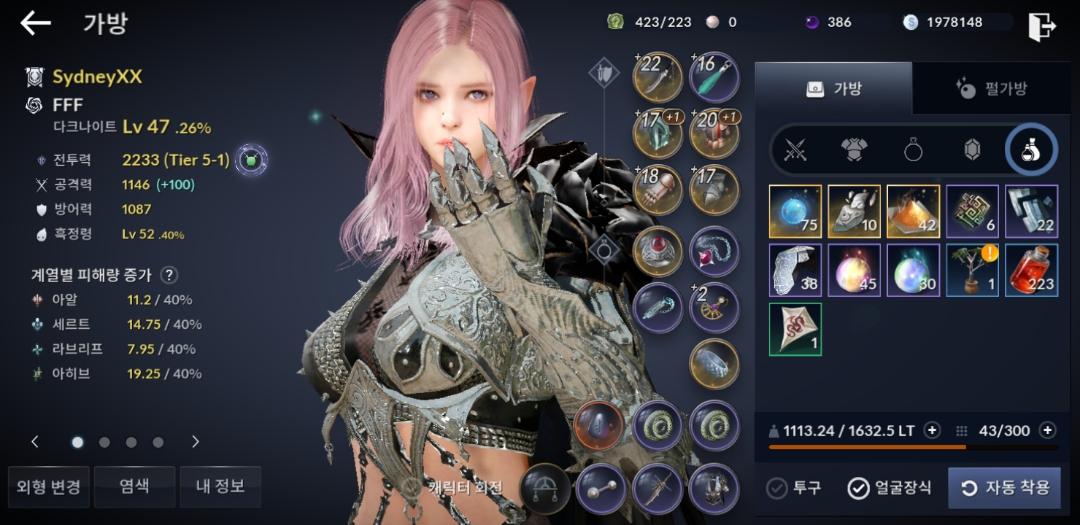Viewport: 1080px width, 525px height.
Task: Show ring accessories filter
Action: (x=914, y=150)
